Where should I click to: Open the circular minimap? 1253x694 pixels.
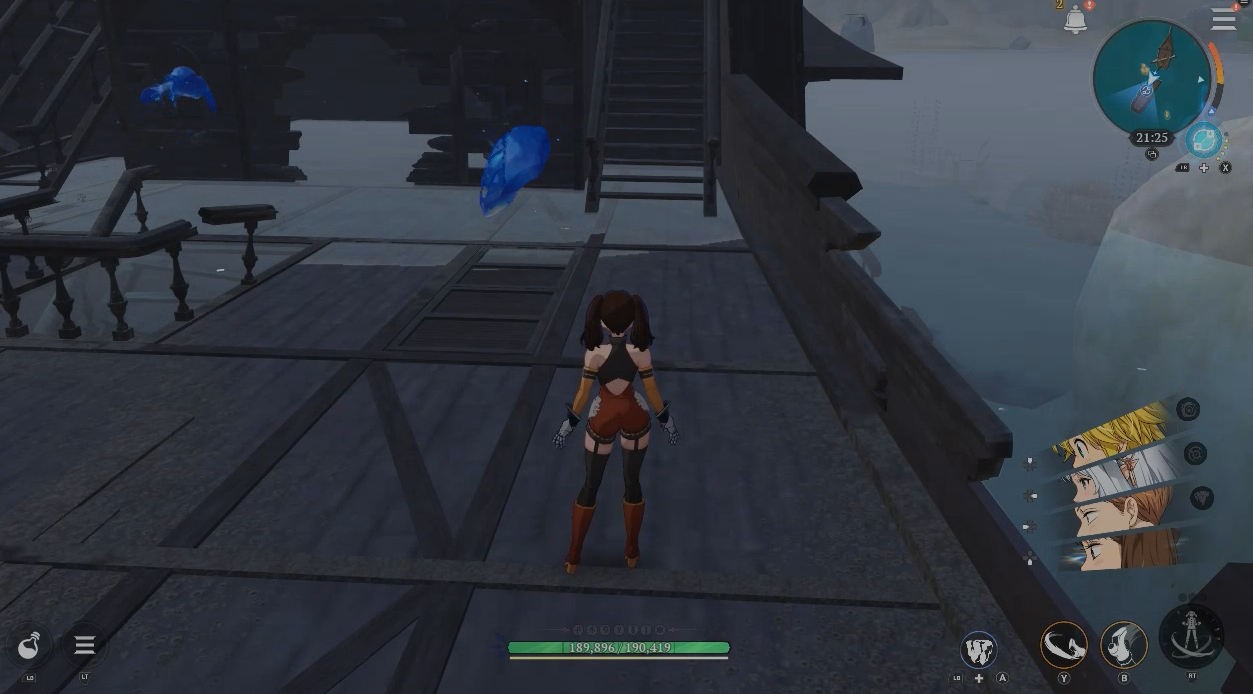pyautogui.click(x=1152, y=77)
